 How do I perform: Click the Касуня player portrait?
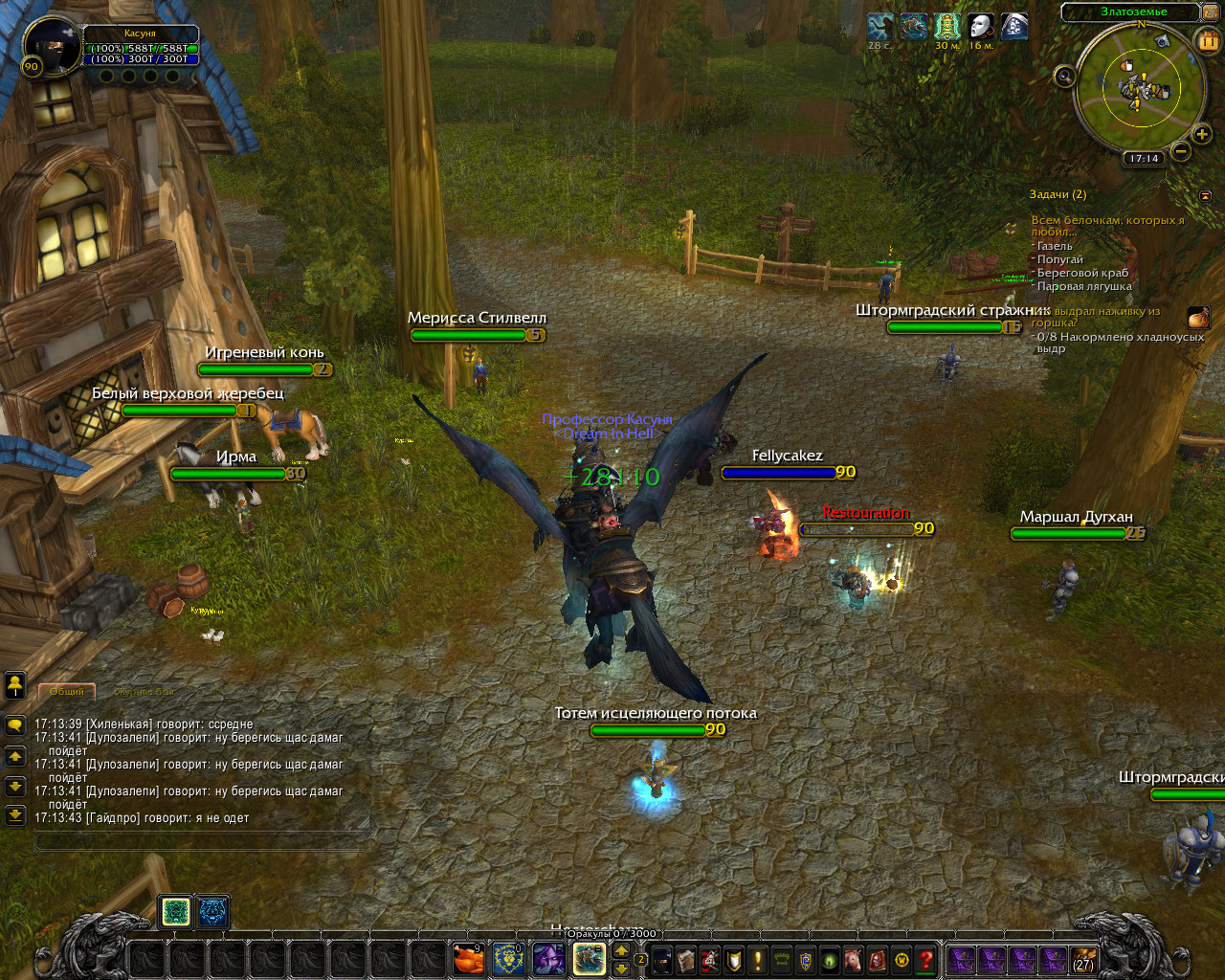pyautogui.click(x=53, y=45)
